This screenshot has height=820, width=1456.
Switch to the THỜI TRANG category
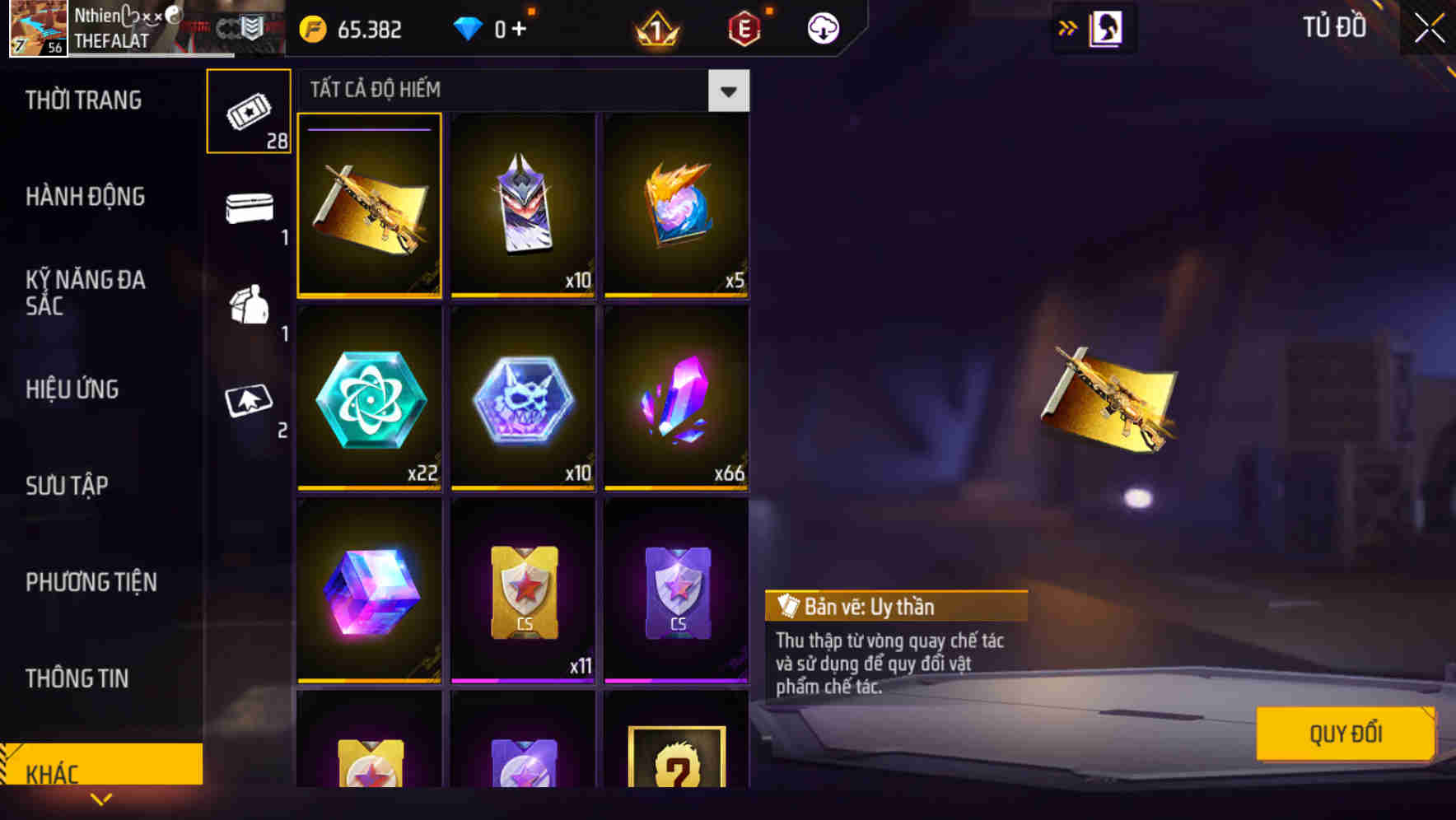click(85, 100)
